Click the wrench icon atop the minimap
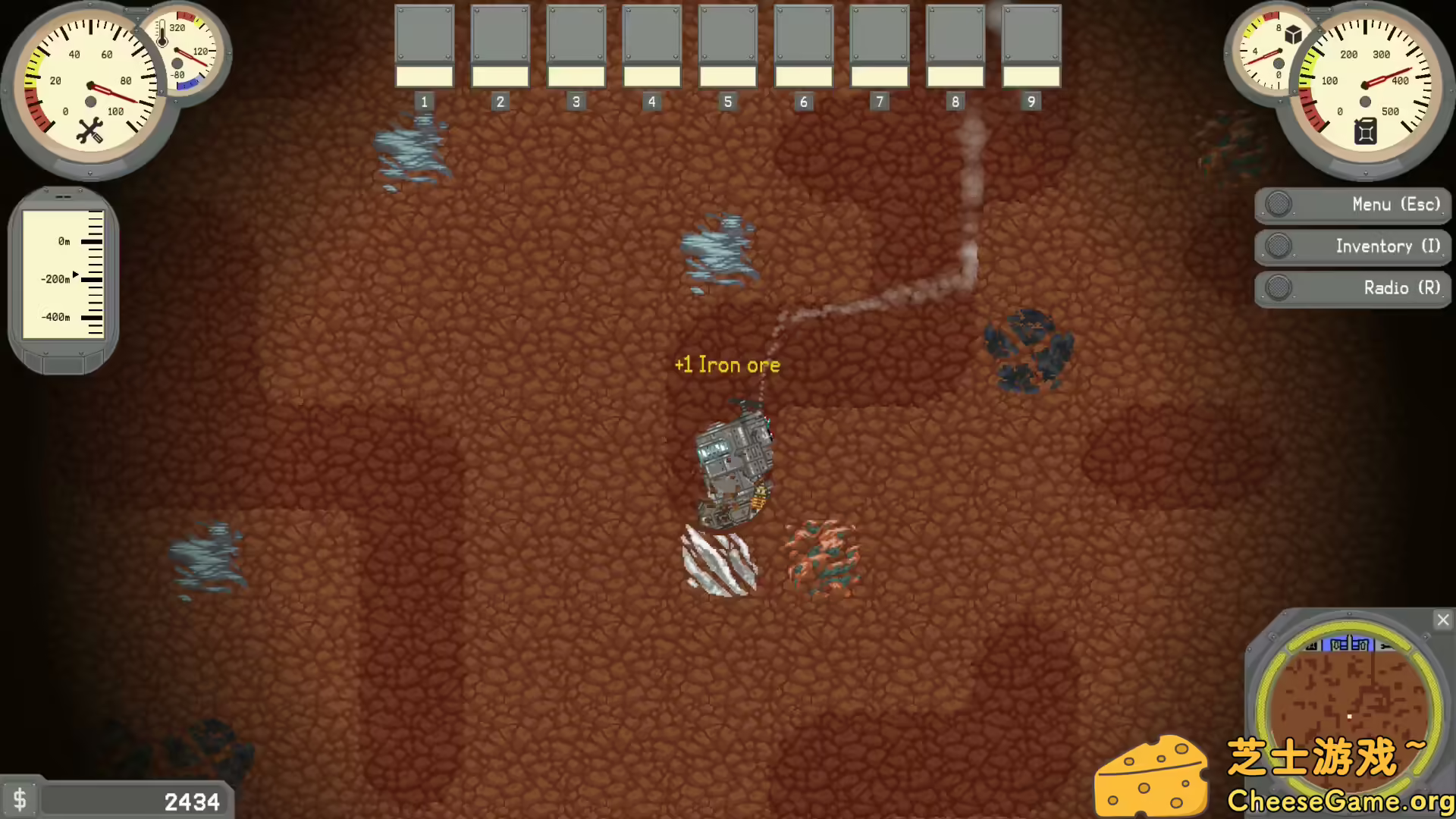This screenshot has width=1456, height=819. coord(1387,646)
